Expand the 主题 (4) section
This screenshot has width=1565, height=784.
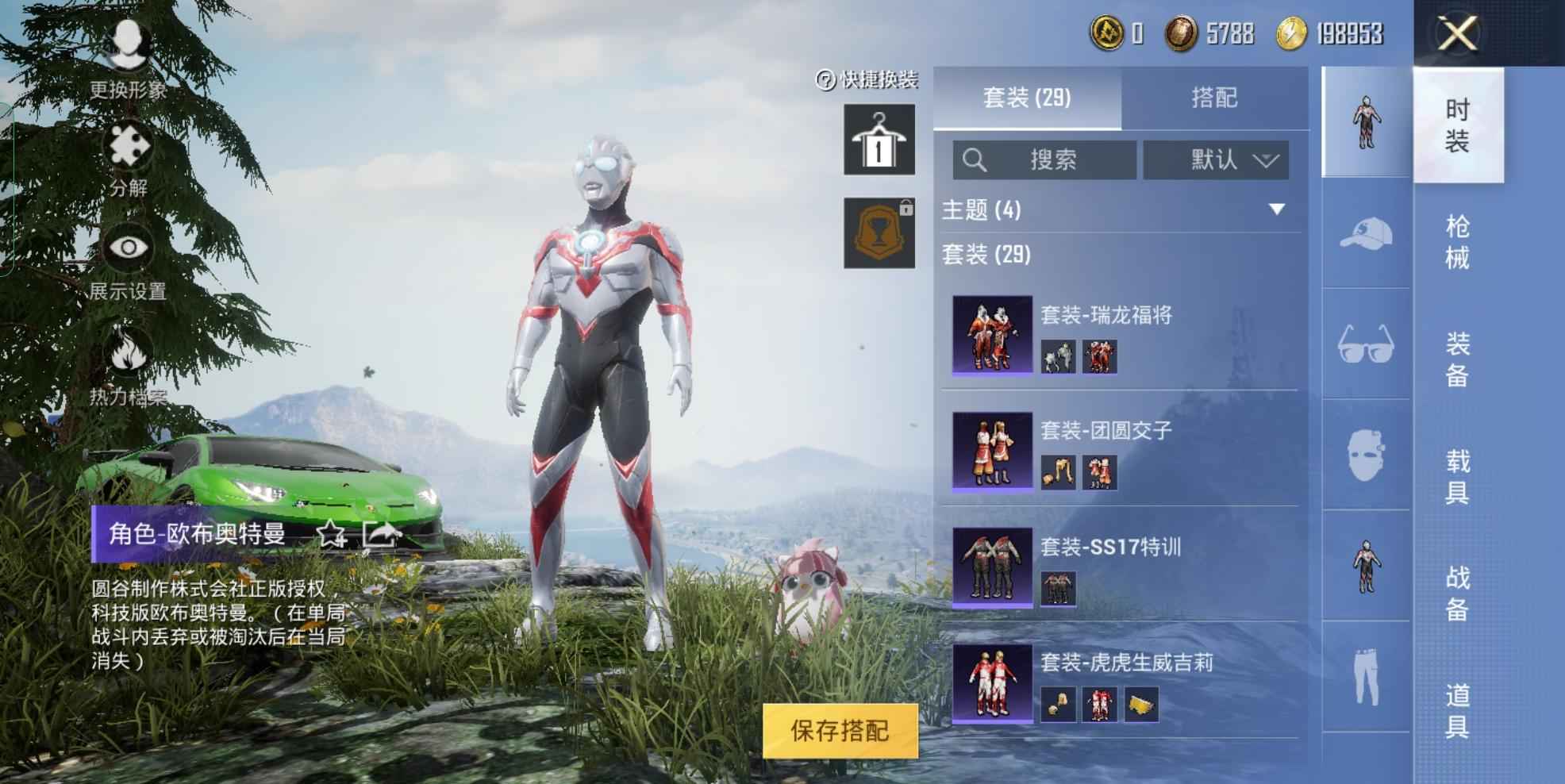(x=1276, y=209)
